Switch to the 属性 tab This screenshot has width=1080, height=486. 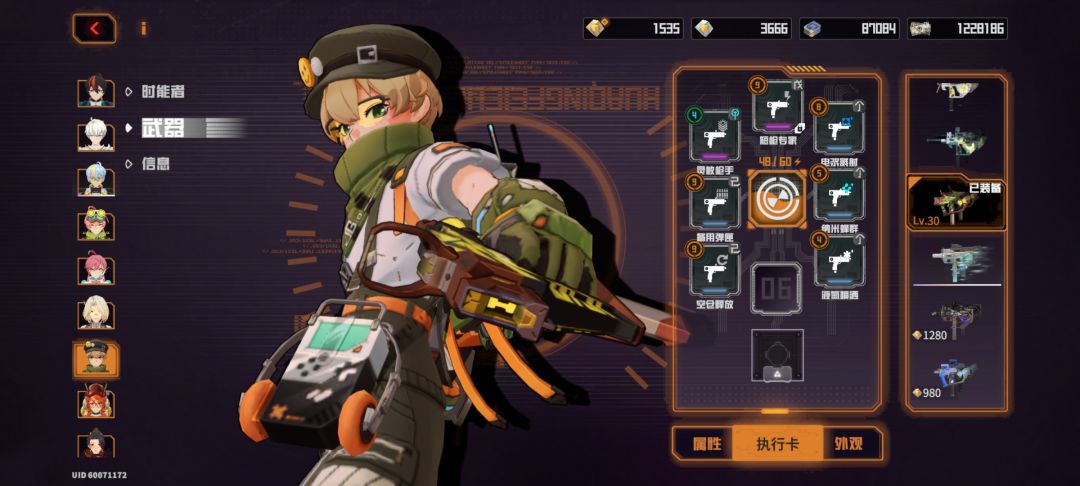(701, 443)
